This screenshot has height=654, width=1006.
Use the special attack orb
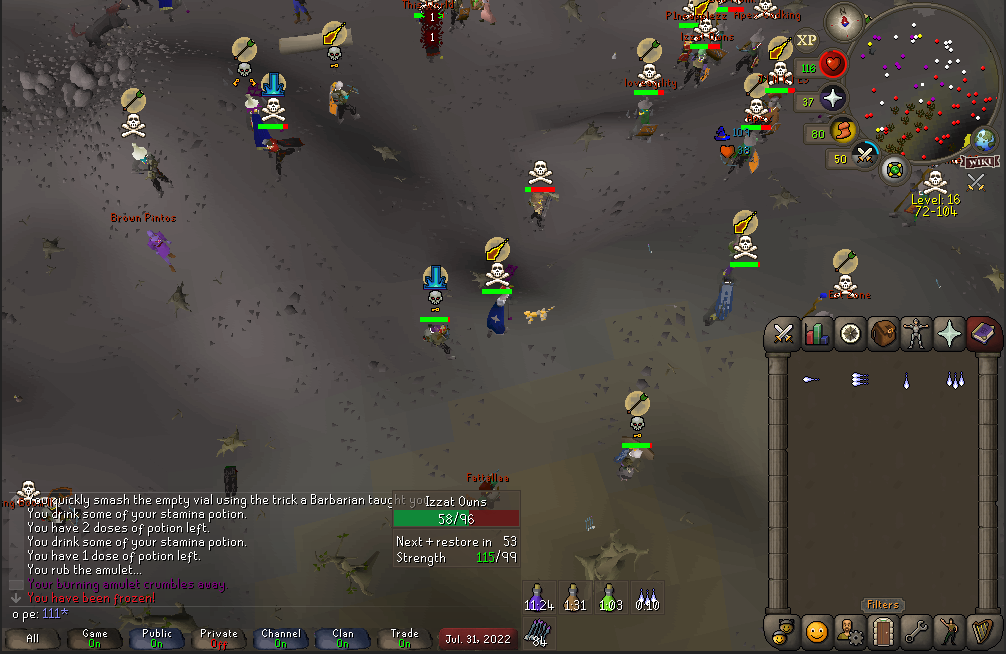pyautogui.click(x=865, y=156)
